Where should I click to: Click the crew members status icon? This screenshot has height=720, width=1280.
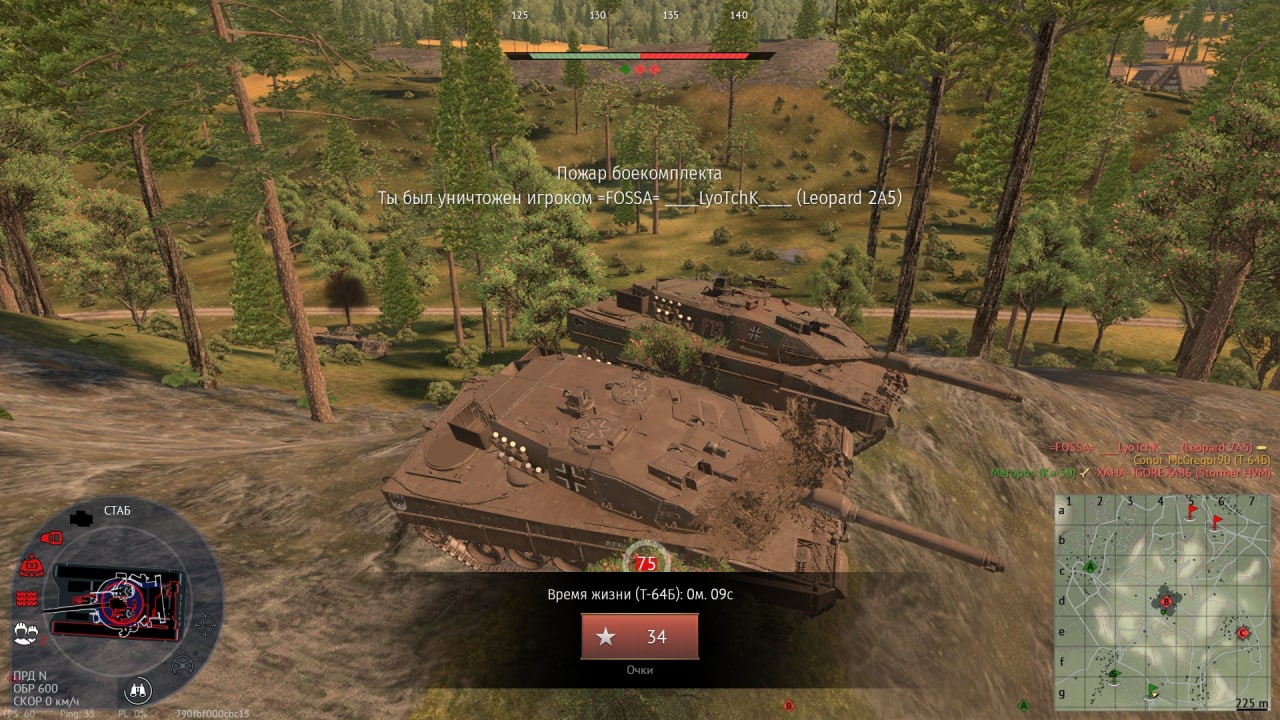pyautogui.click(x=25, y=632)
